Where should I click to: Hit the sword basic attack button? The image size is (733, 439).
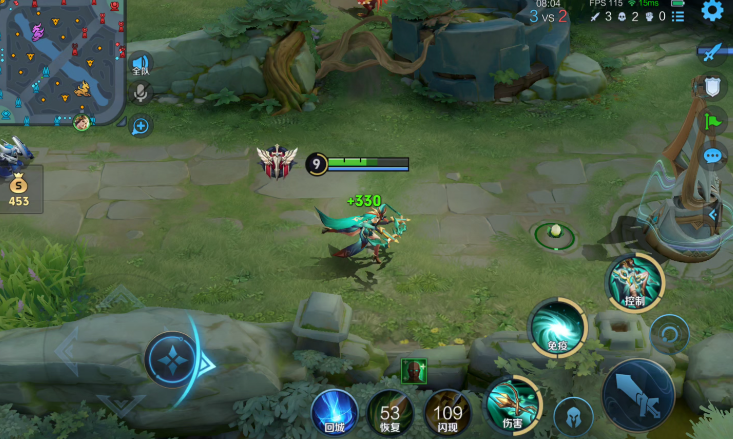click(x=638, y=394)
